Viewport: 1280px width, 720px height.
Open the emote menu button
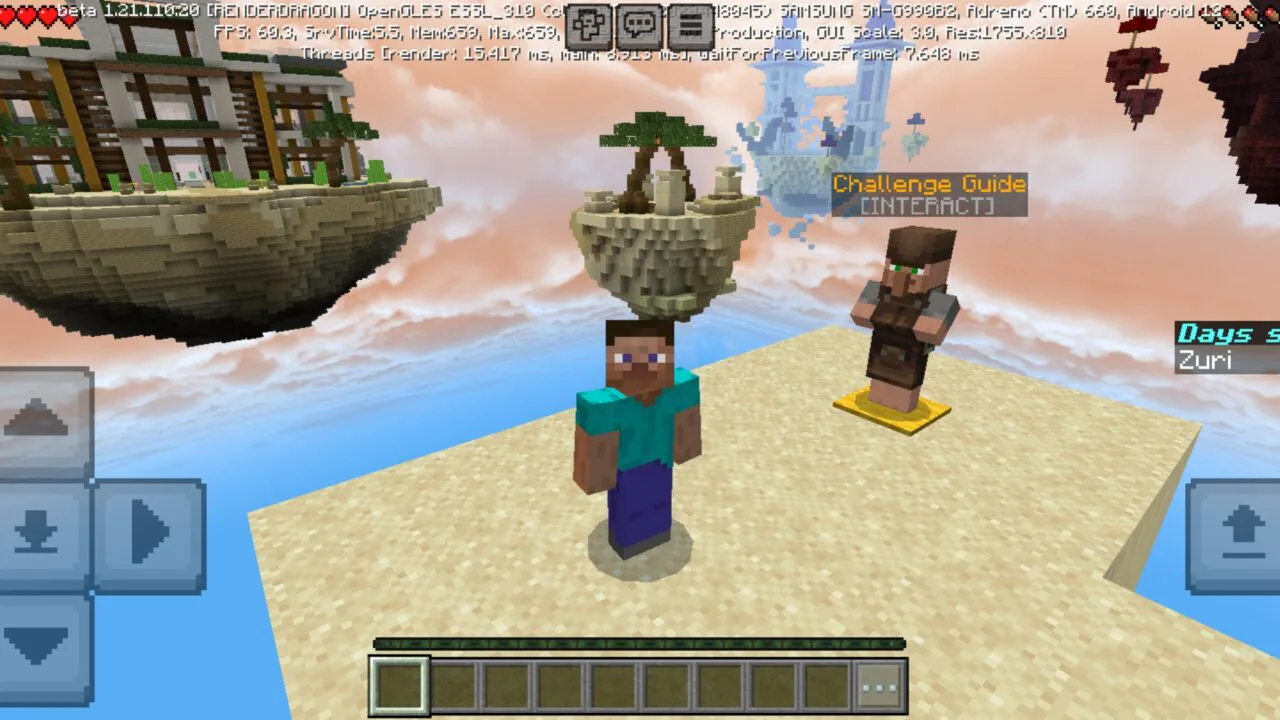point(588,26)
